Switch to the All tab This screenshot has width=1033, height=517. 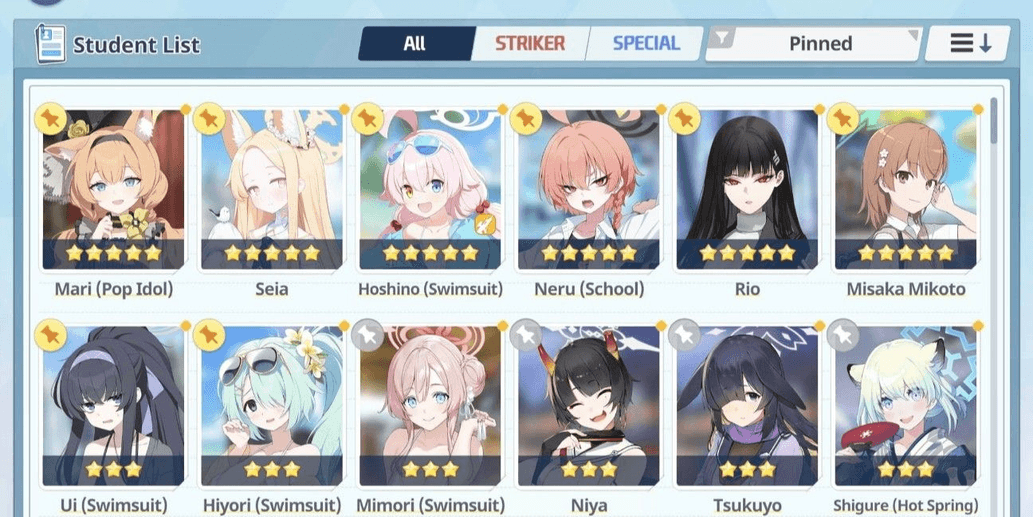coord(414,44)
